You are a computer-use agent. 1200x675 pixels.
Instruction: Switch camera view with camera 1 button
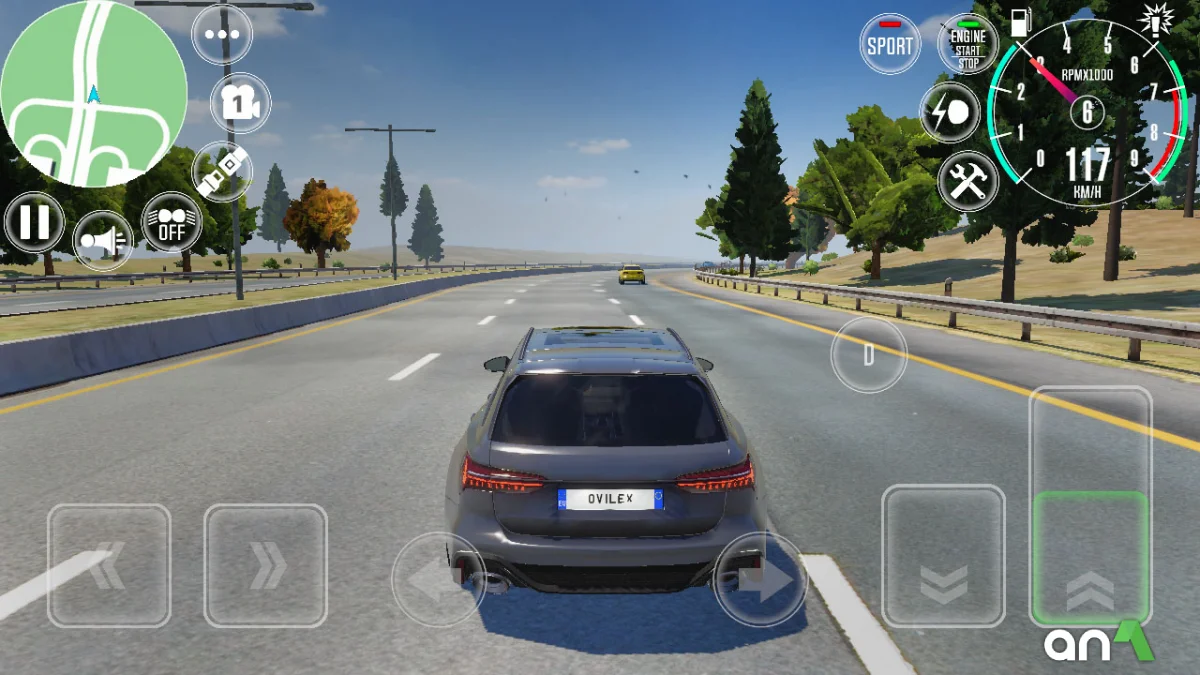241,103
